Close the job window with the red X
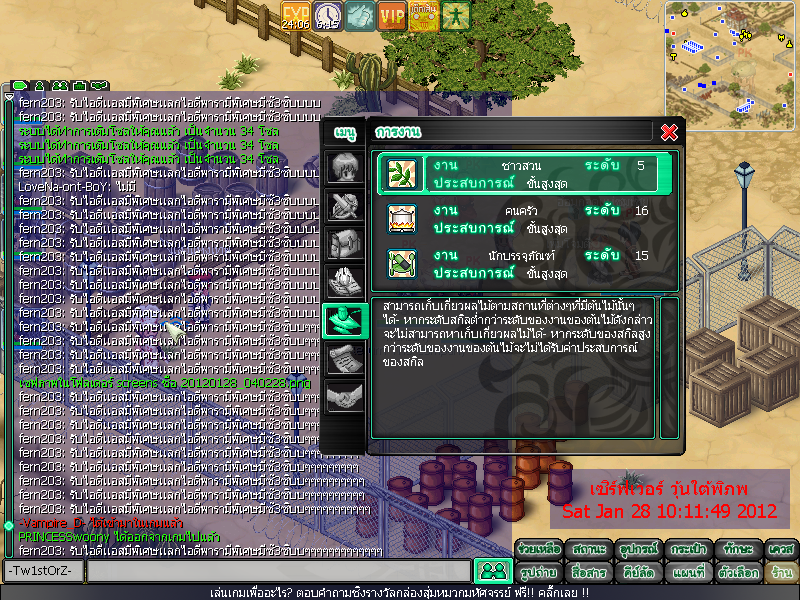 [x=670, y=132]
